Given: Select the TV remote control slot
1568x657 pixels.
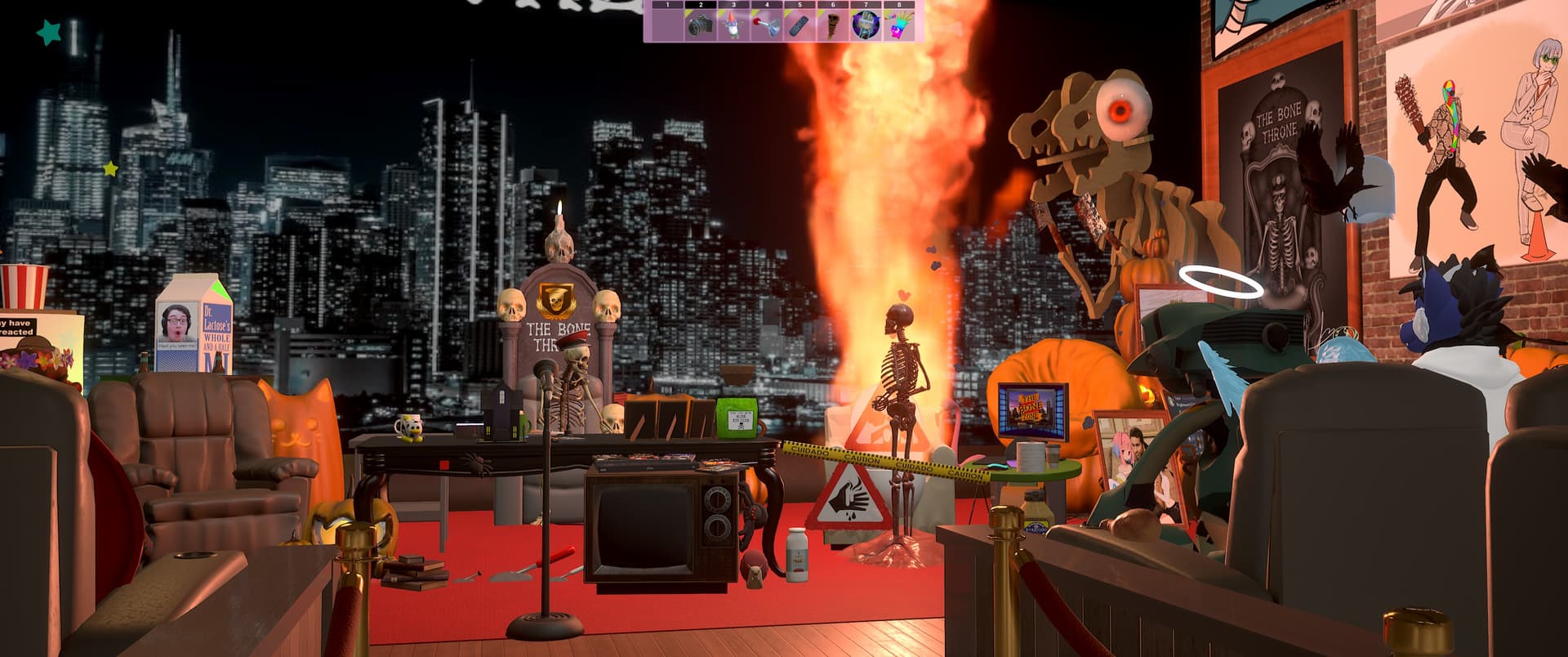Looking at the screenshot, I should click(x=799, y=25).
